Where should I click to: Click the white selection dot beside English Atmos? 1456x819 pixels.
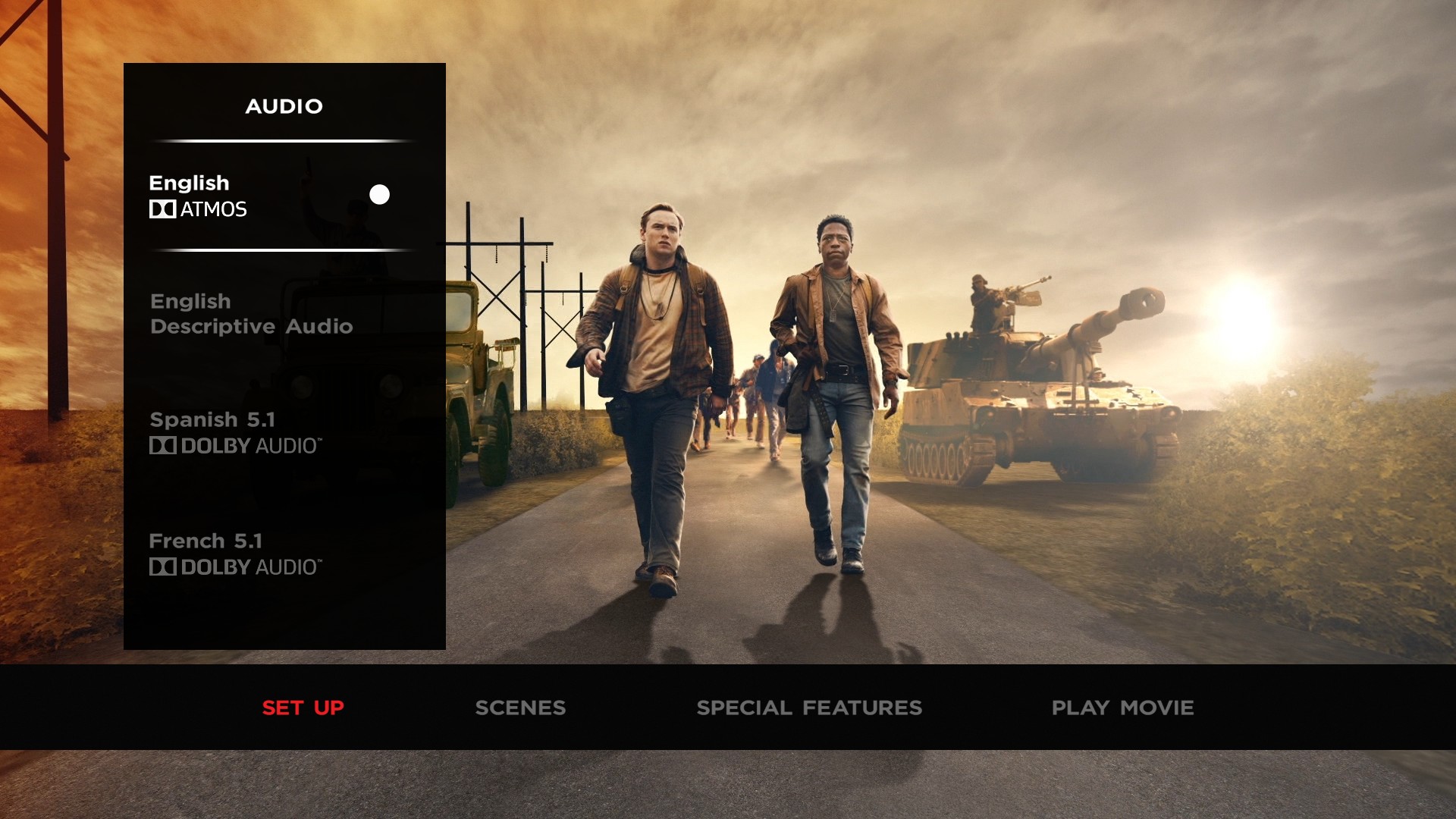tap(379, 194)
